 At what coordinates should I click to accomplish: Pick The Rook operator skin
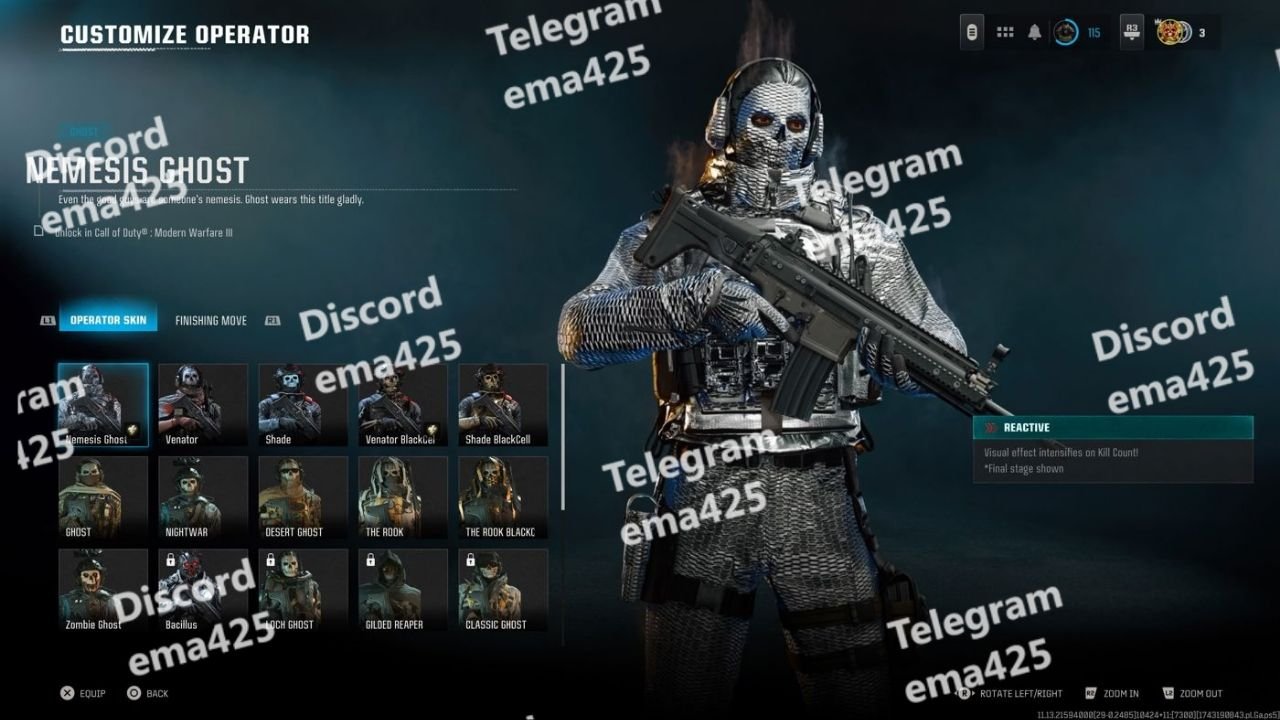coord(403,497)
